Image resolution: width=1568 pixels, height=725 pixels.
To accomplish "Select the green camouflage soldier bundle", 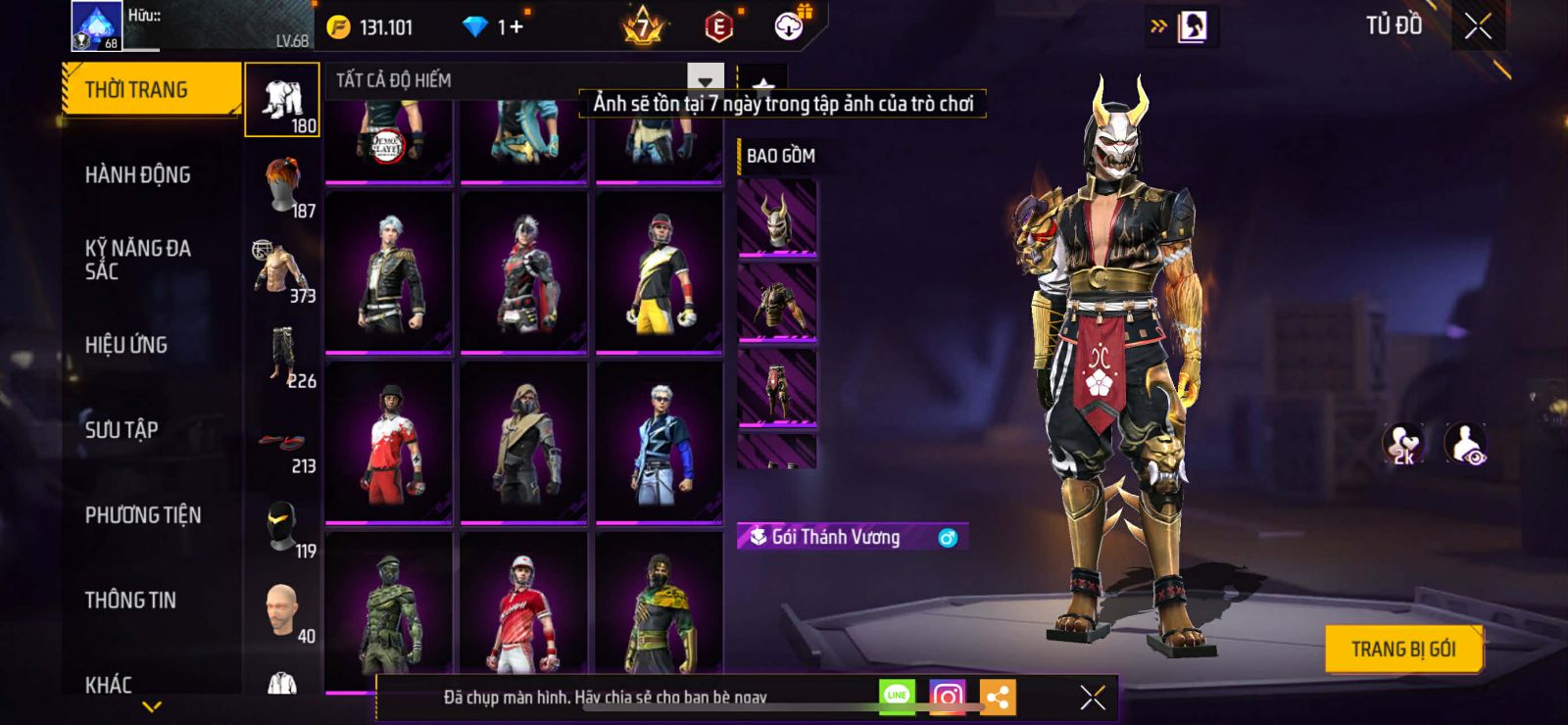I will [389, 610].
